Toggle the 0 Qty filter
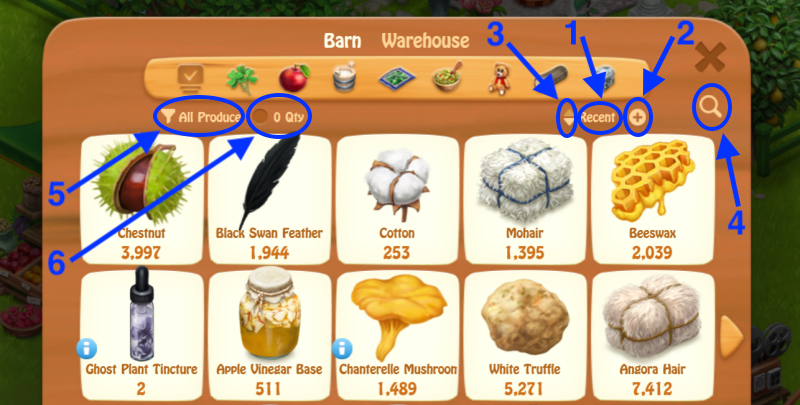The width and height of the screenshot is (800, 405). coord(281,117)
